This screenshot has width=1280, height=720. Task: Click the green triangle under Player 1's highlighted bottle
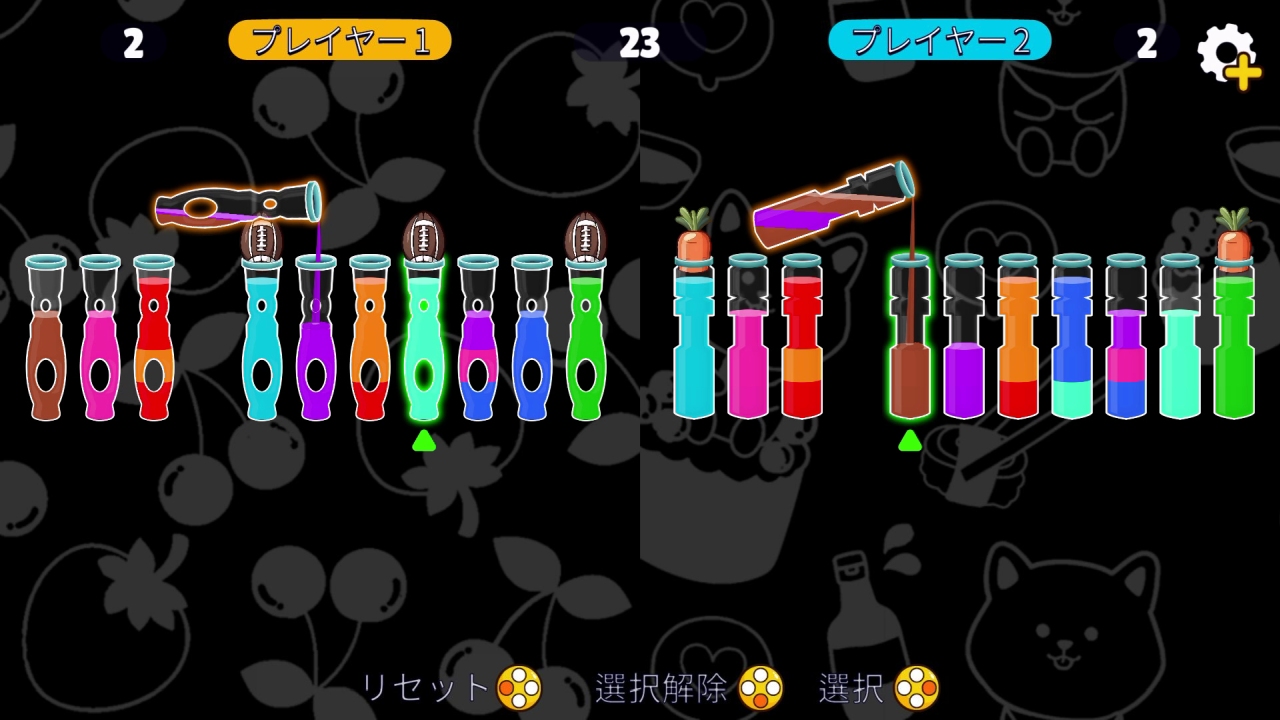click(x=422, y=441)
